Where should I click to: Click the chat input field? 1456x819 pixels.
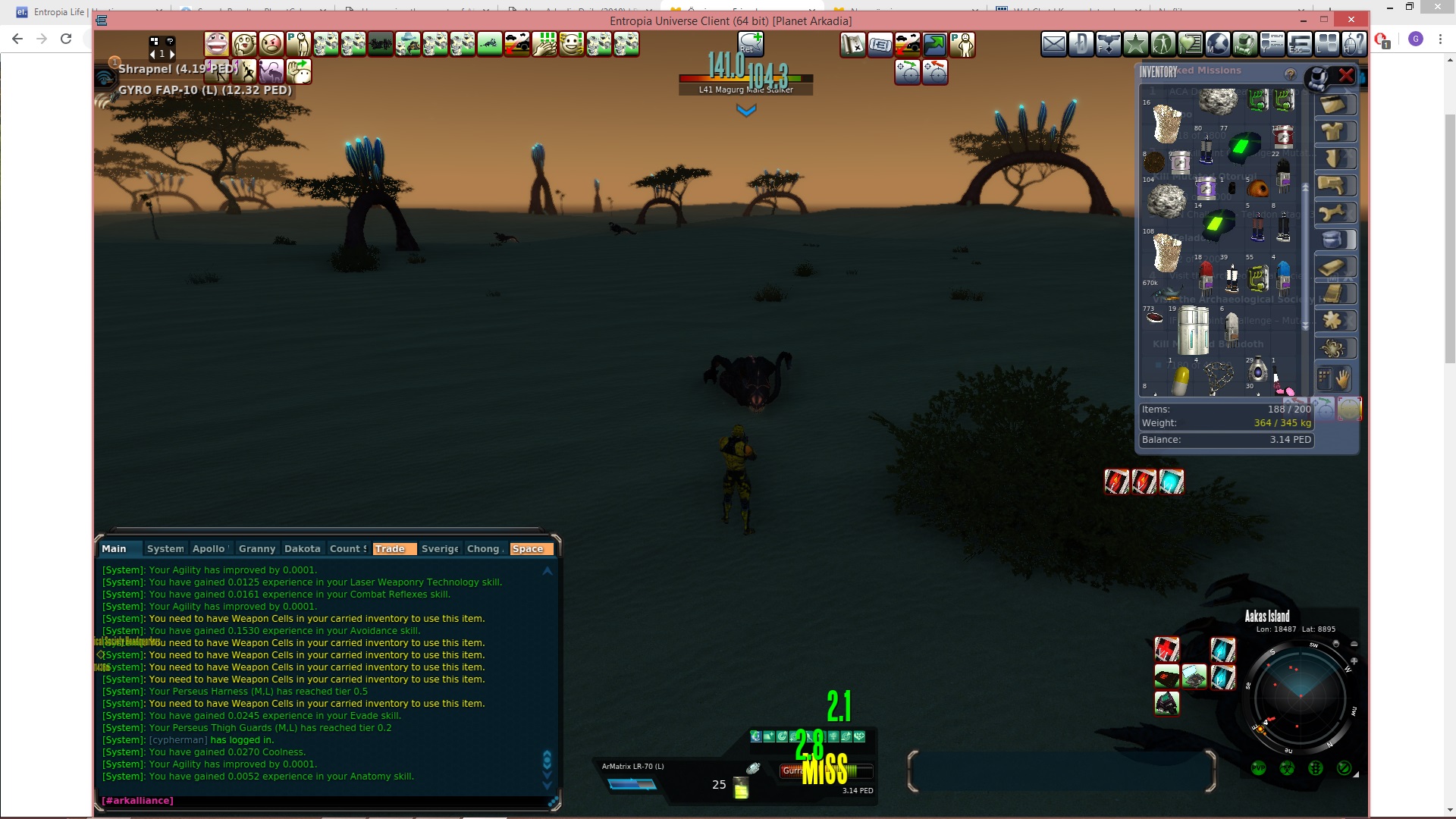(326, 801)
